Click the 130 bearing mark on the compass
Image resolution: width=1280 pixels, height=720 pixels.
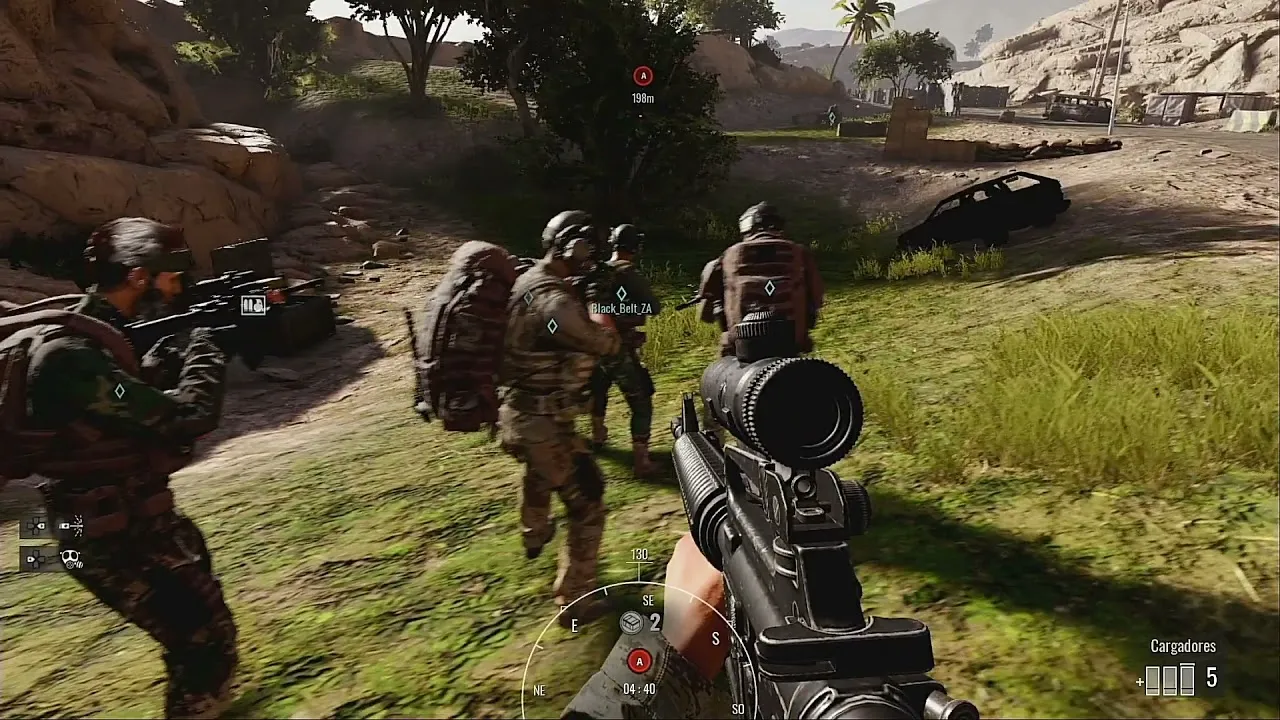[x=639, y=553]
